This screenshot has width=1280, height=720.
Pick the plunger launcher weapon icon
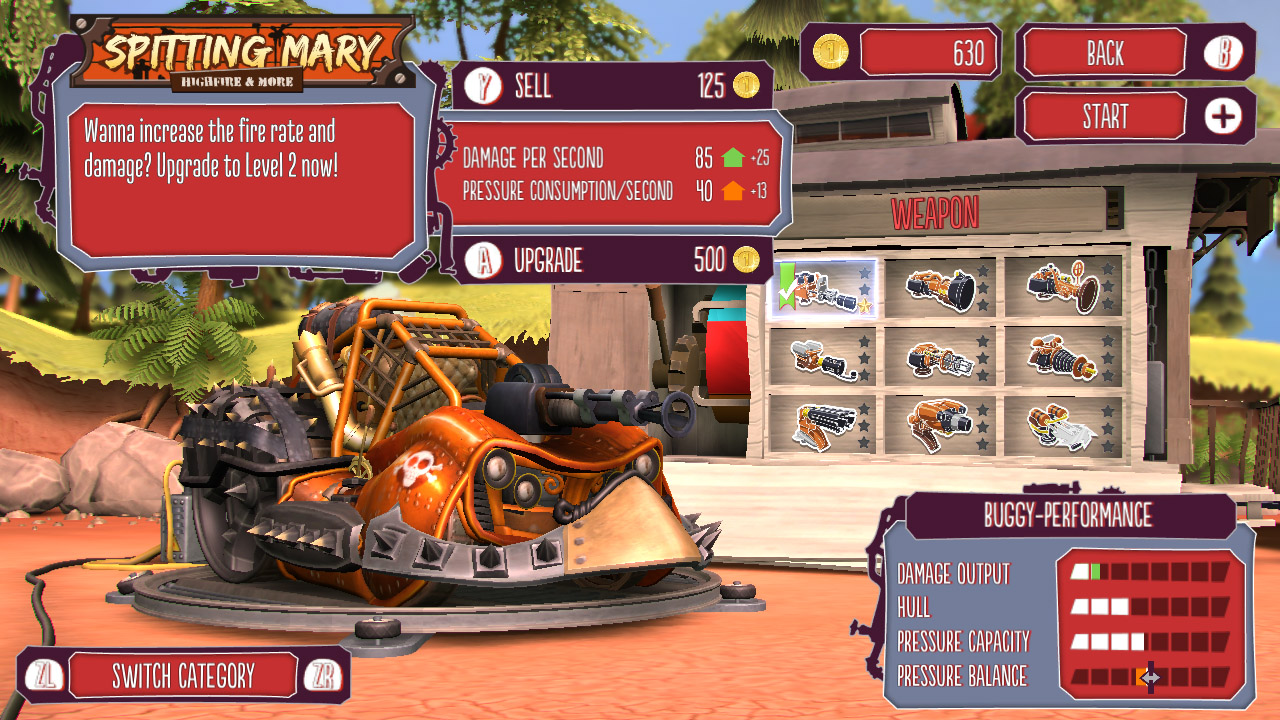[1060, 288]
